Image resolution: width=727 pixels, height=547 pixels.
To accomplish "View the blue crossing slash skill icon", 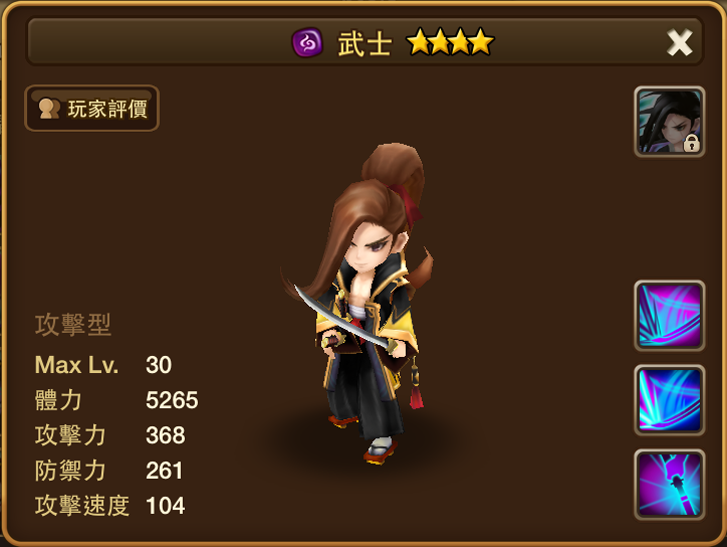I will [x=669, y=400].
